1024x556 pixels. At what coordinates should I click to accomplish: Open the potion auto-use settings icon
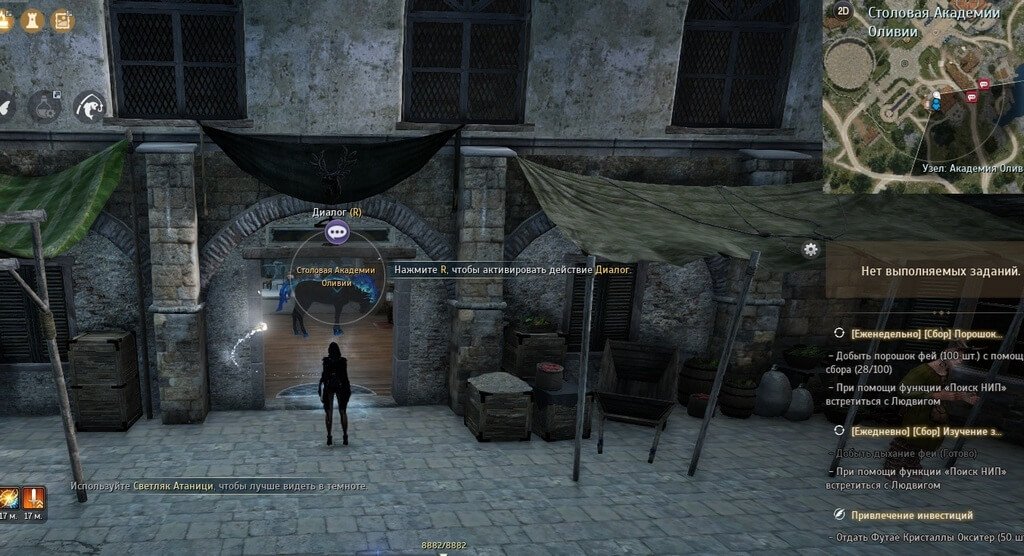[x=46, y=104]
